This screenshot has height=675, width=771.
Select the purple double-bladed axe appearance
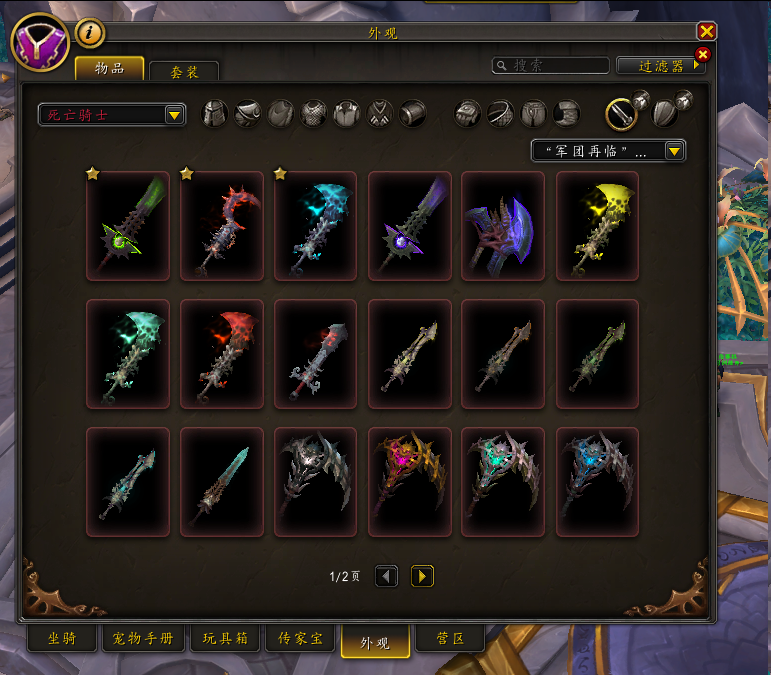click(503, 227)
